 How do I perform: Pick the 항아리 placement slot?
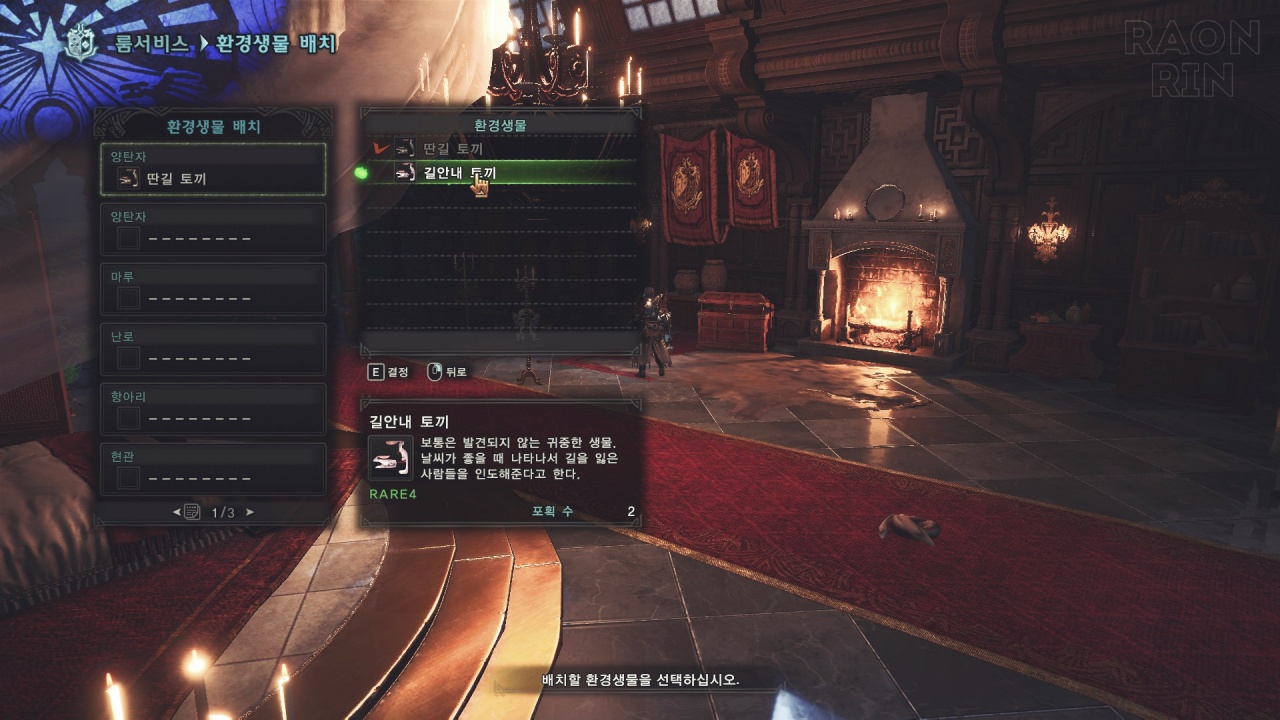click(x=213, y=409)
